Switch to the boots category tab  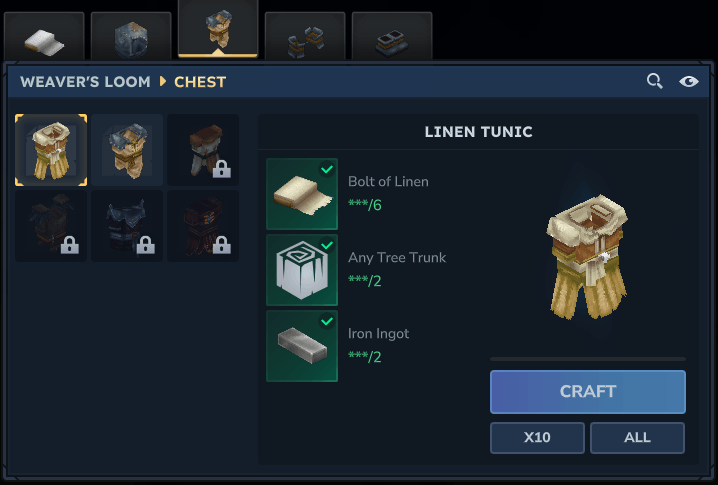391,40
